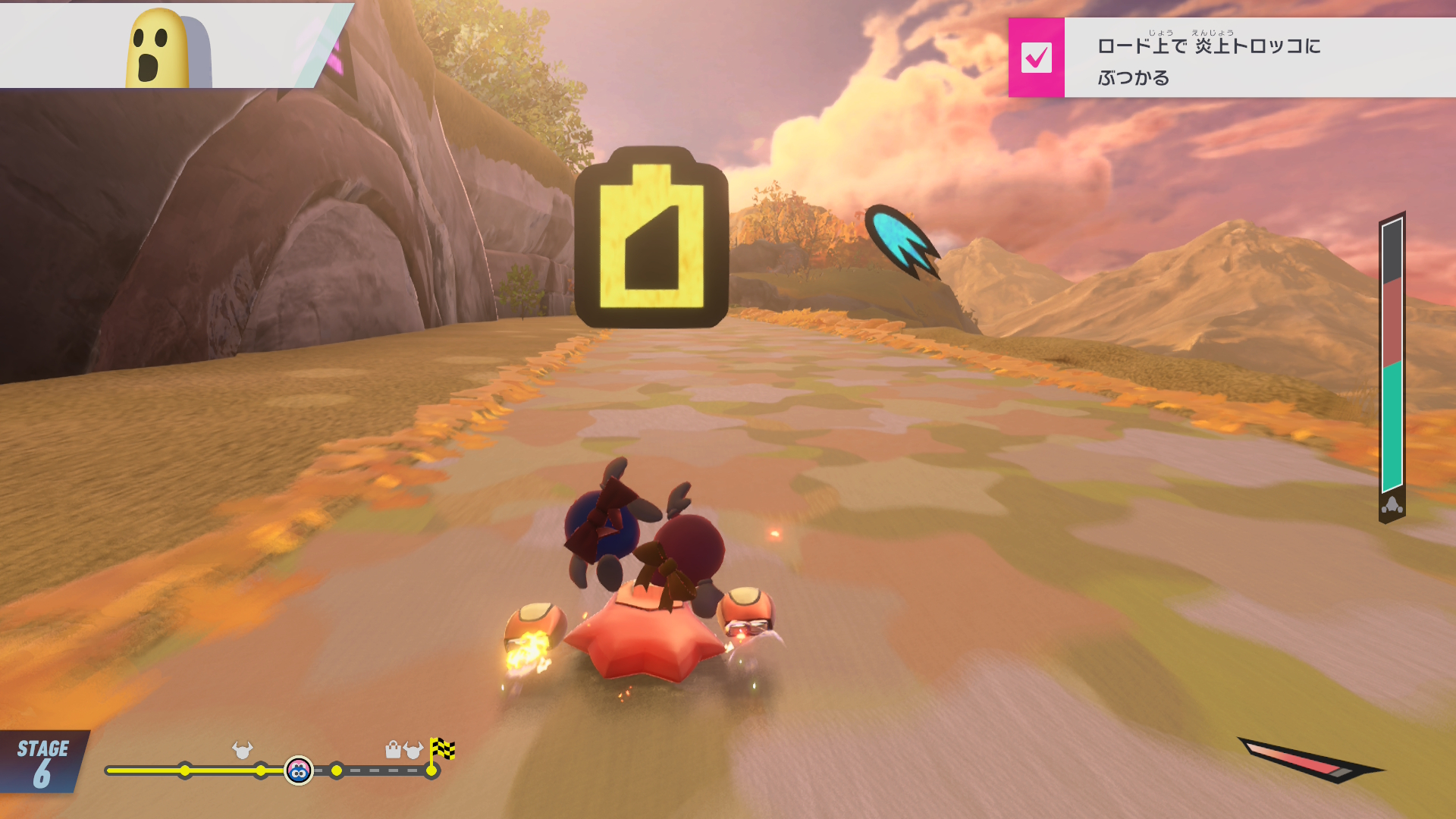Select the burning minecart objective text
Screen dimensions: 1456x819
click(x=1209, y=61)
